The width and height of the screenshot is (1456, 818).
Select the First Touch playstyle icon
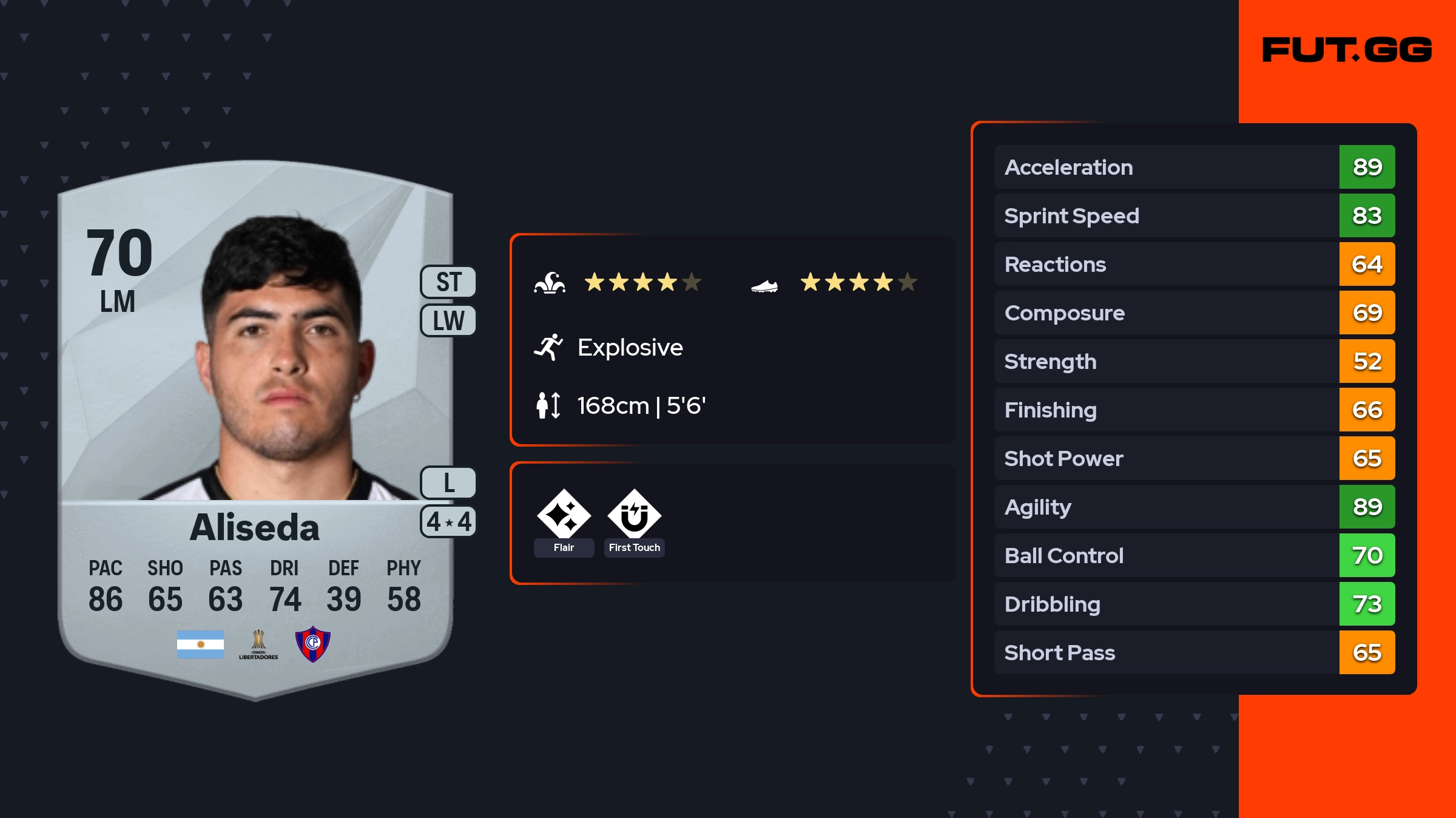click(634, 515)
